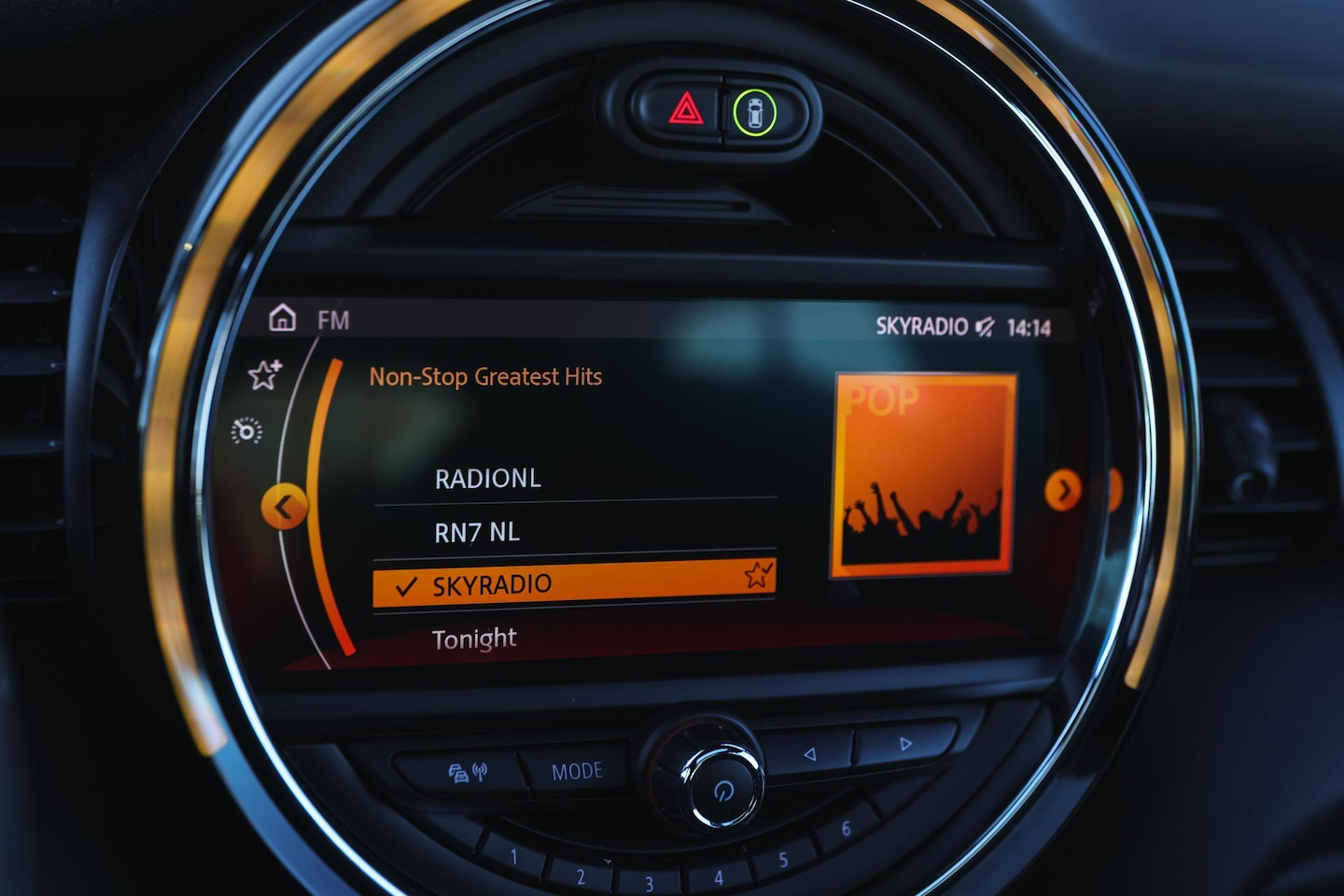1344x896 pixels.
Task: Click the traffic info radio button
Action: (468, 773)
